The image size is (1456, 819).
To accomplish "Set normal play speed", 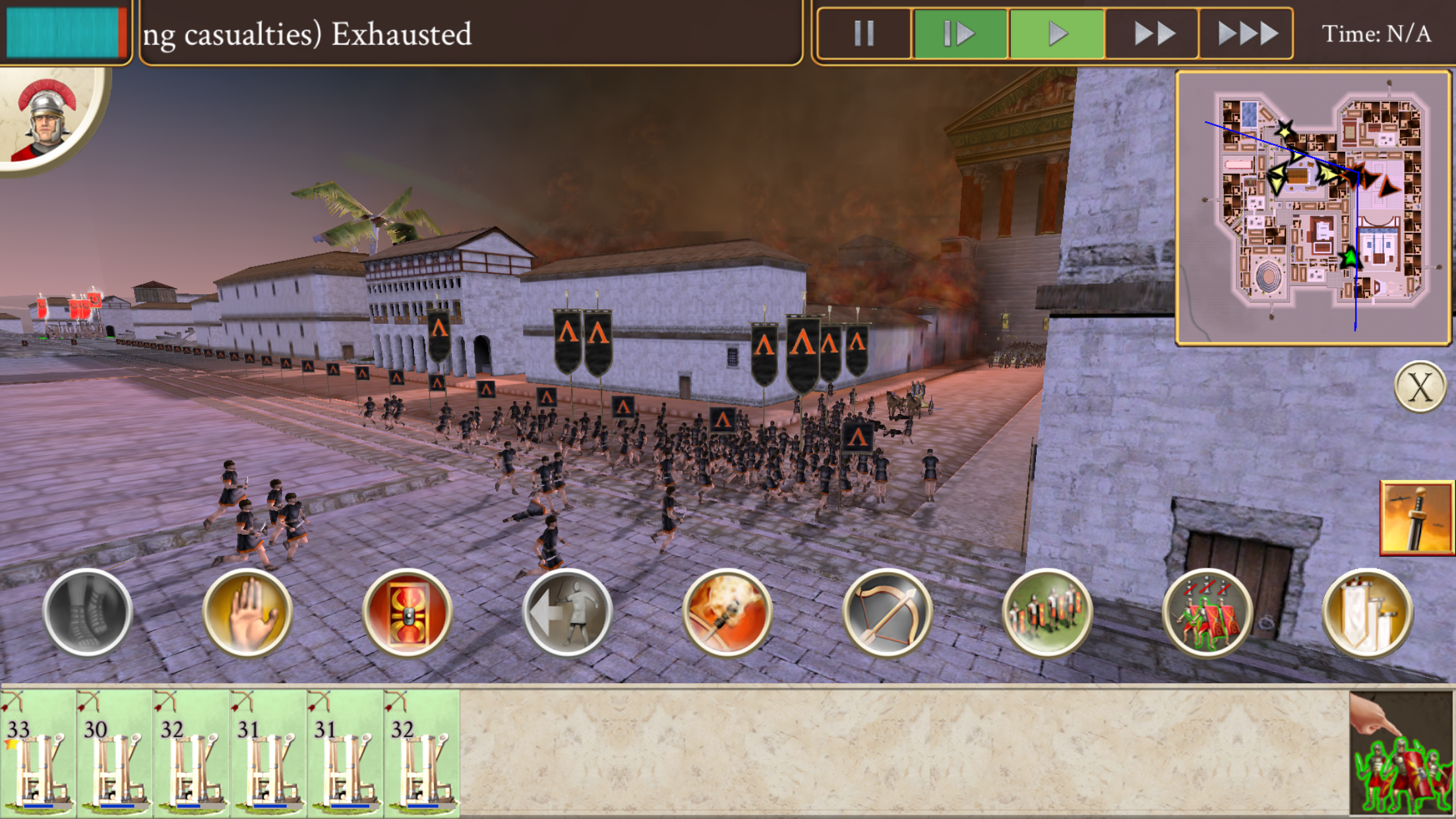I will tap(1056, 34).
